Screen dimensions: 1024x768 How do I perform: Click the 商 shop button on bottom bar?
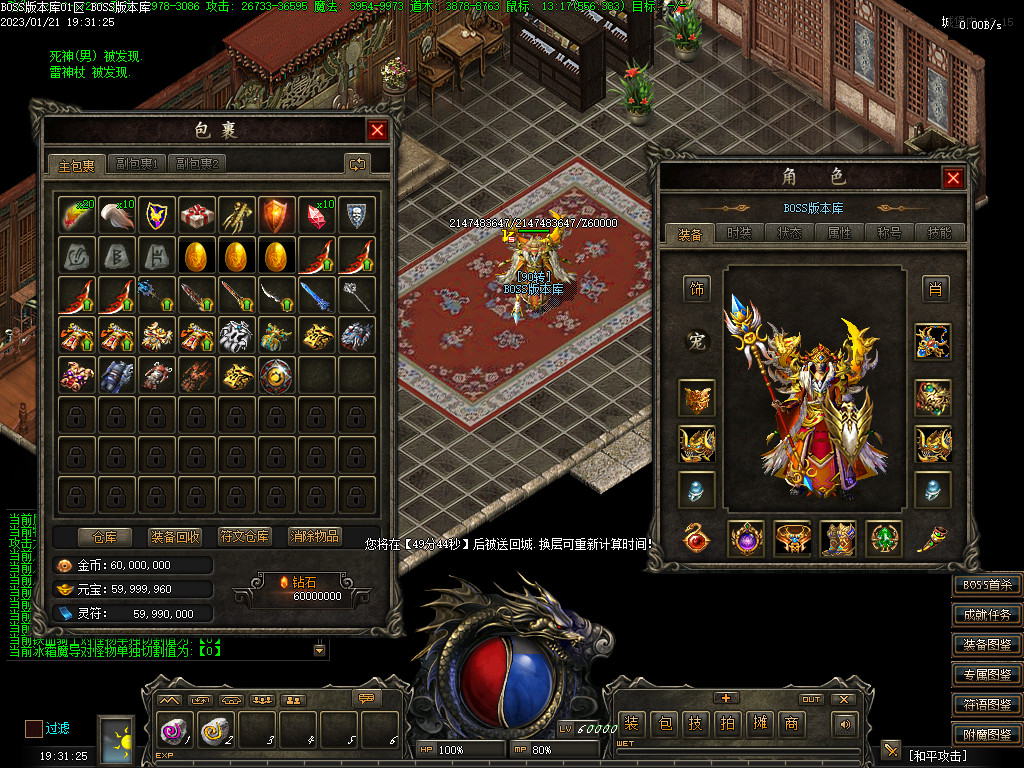pos(791,723)
